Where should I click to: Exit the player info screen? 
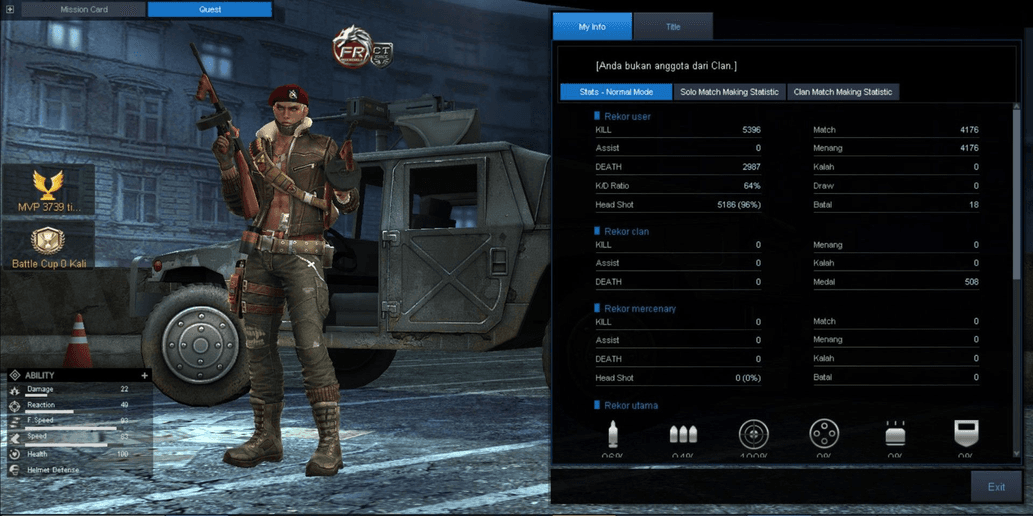point(996,487)
